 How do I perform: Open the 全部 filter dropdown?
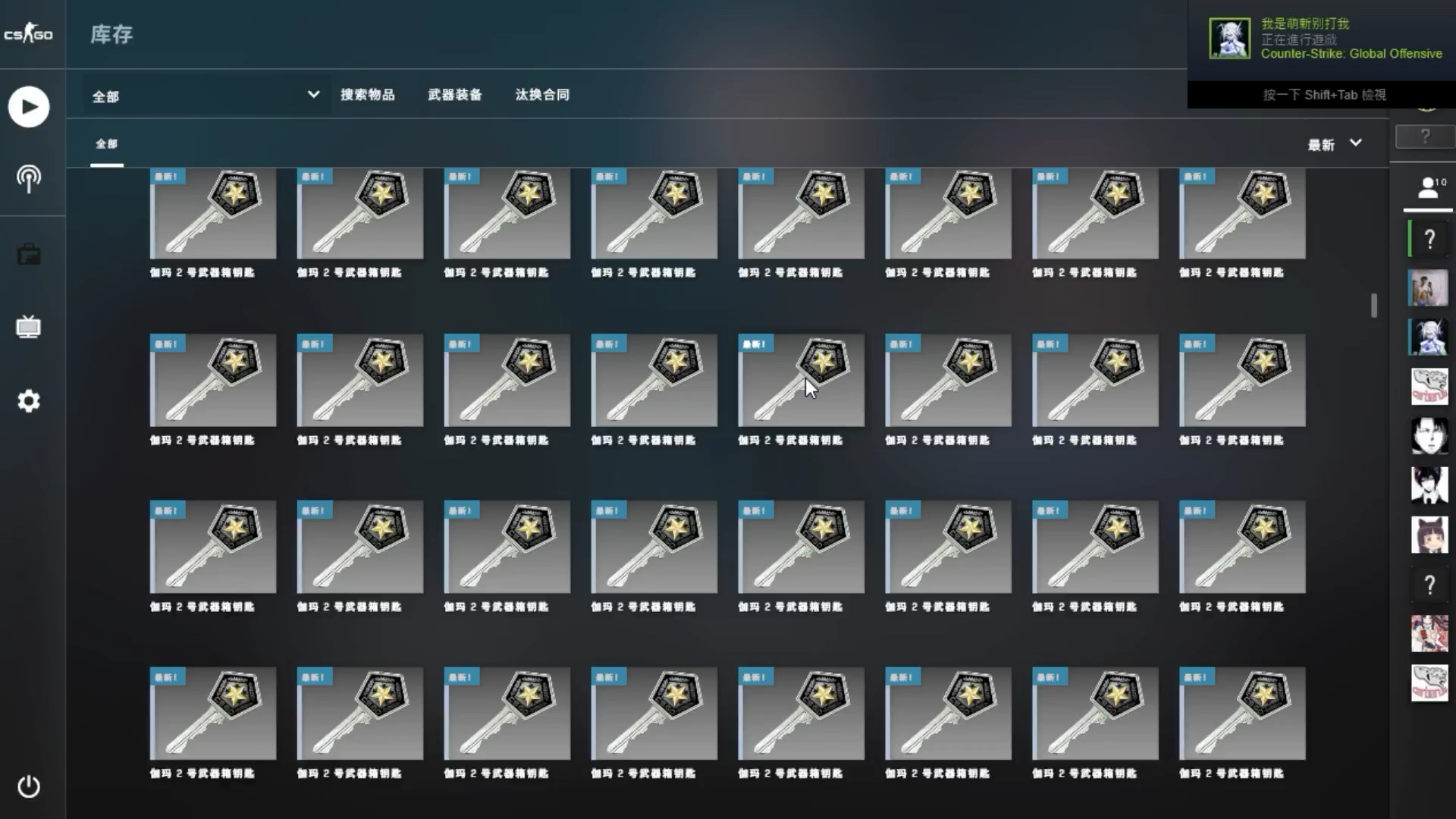(201, 95)
